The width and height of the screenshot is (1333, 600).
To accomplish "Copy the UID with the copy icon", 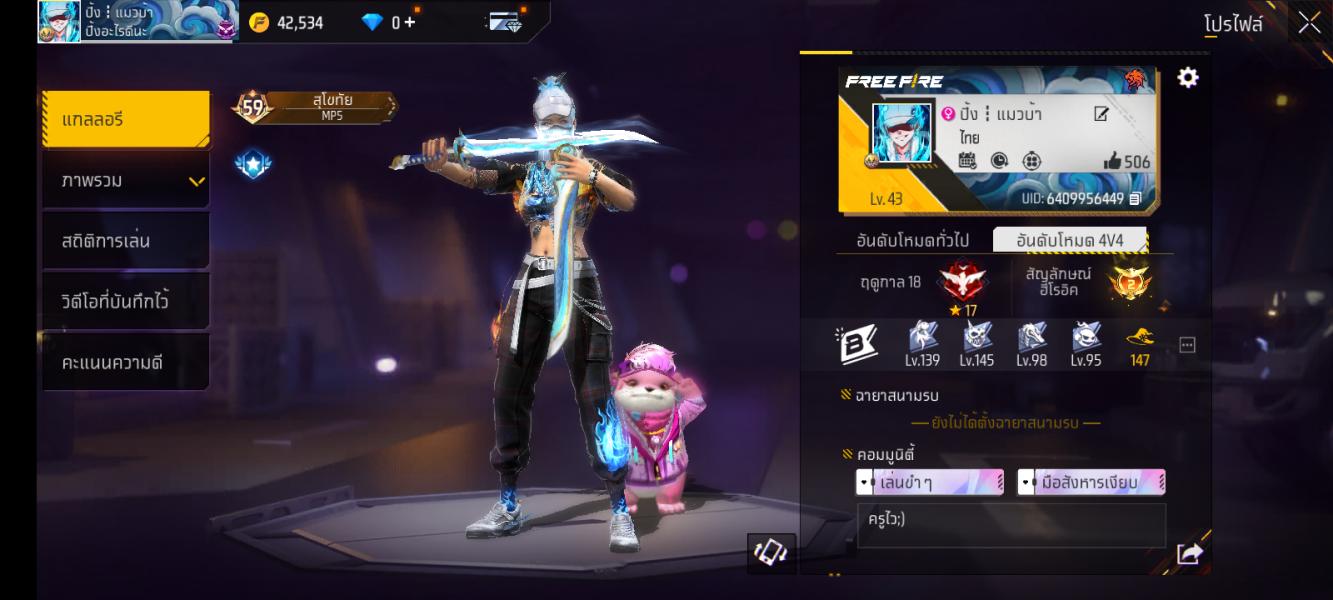I will (x=1135, y=199).
